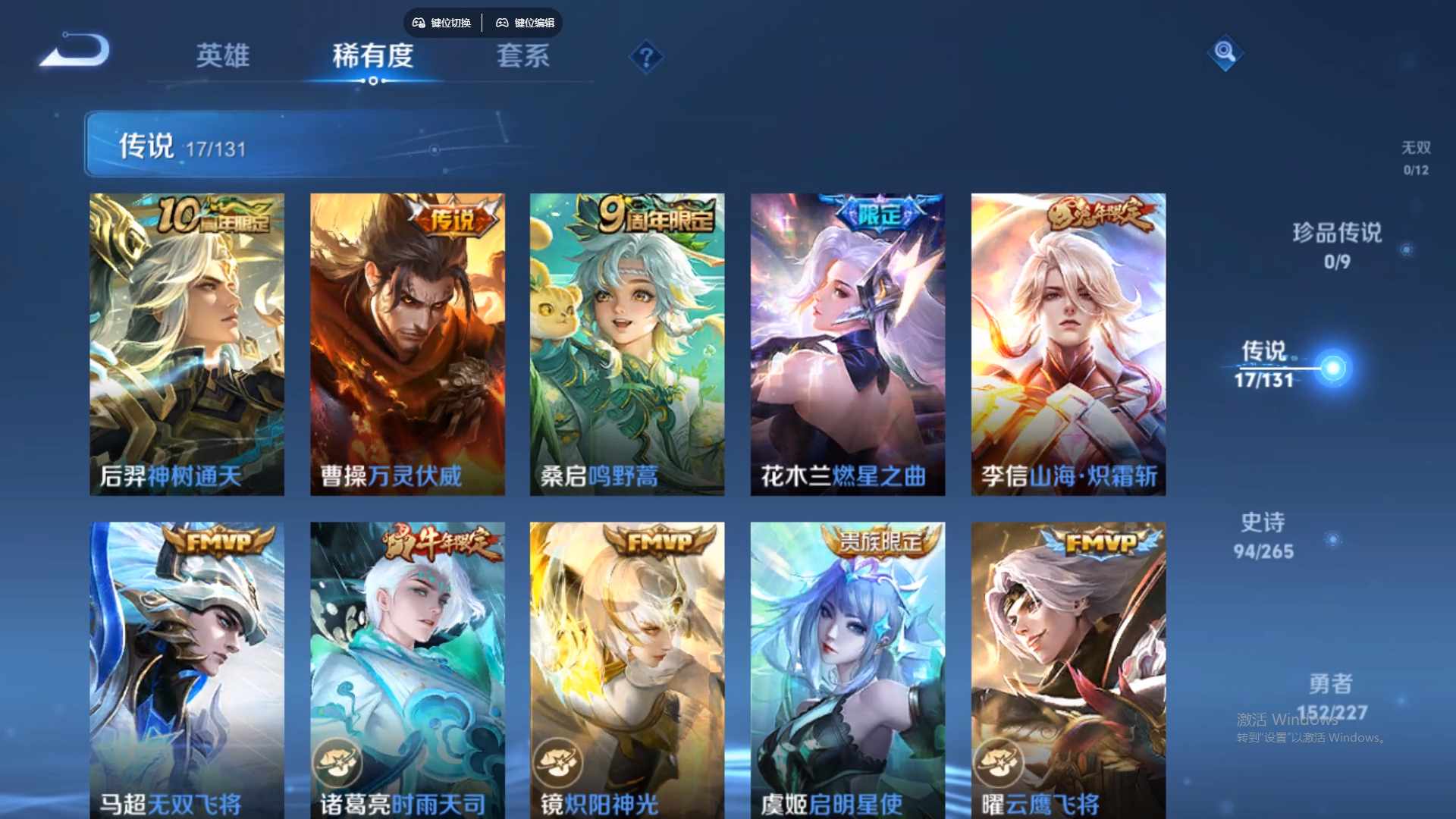Click the gamepad icon beside 键位编辑
This screenshot has height=819, width=1456.
tap(502, 23)
